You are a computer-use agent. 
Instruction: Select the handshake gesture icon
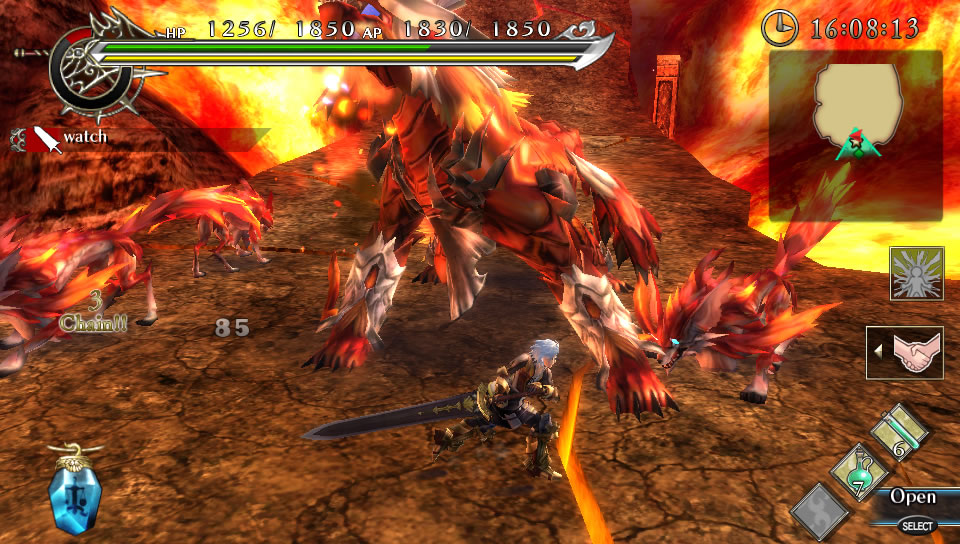pos(906,354)
